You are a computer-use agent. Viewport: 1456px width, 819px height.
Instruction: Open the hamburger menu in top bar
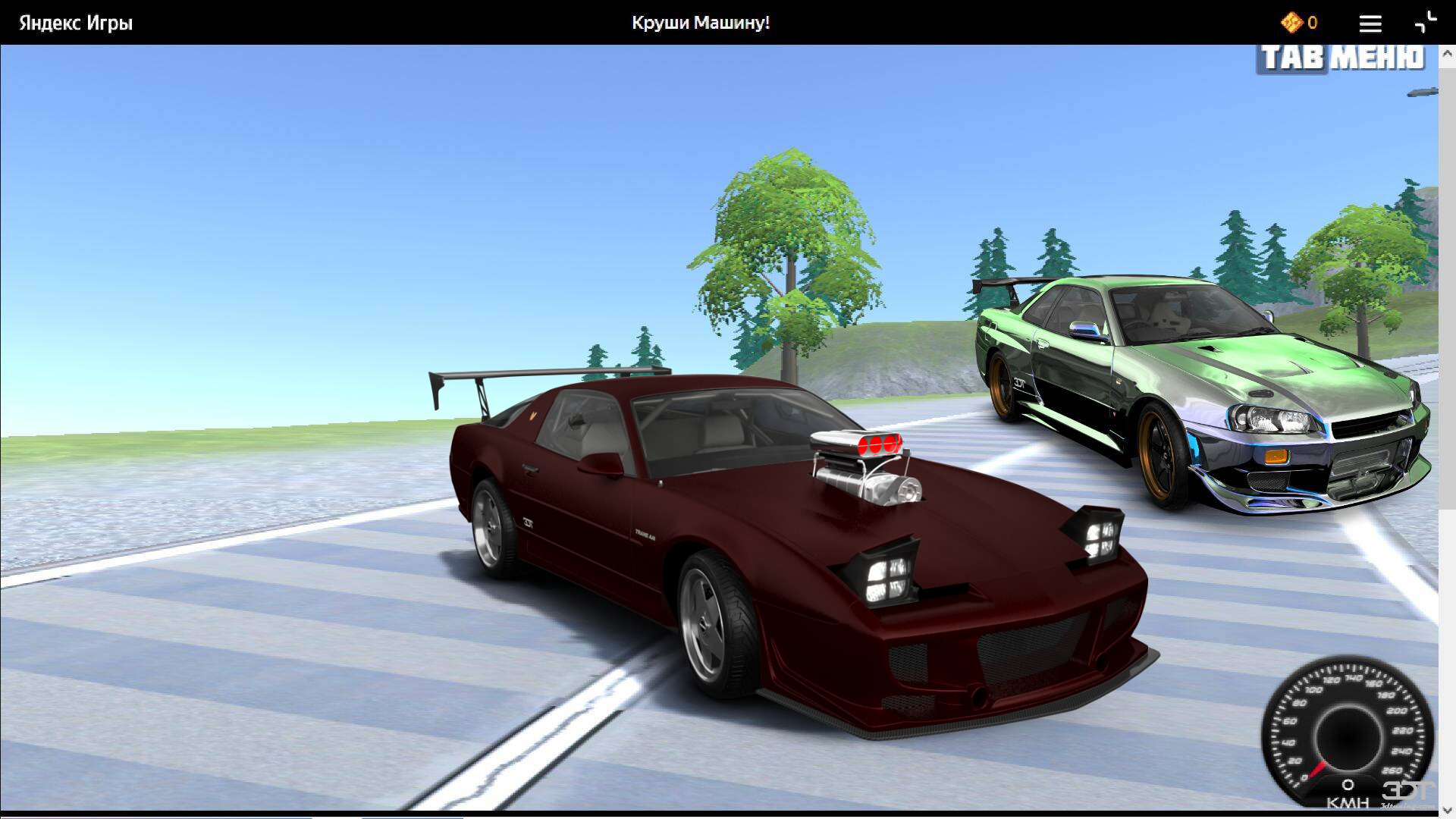point(1370,24)
